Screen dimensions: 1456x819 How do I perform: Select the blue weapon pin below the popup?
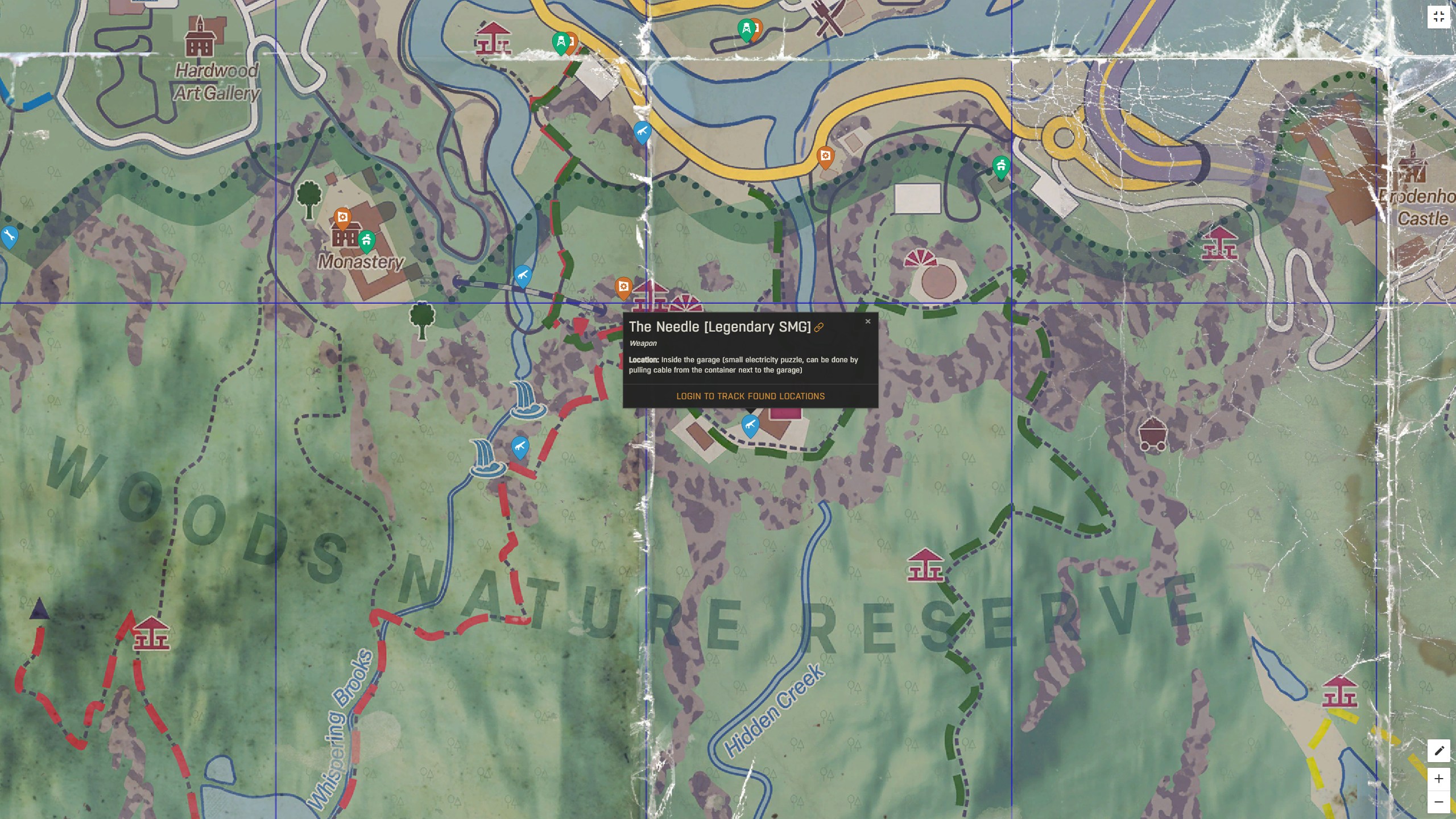750,424
